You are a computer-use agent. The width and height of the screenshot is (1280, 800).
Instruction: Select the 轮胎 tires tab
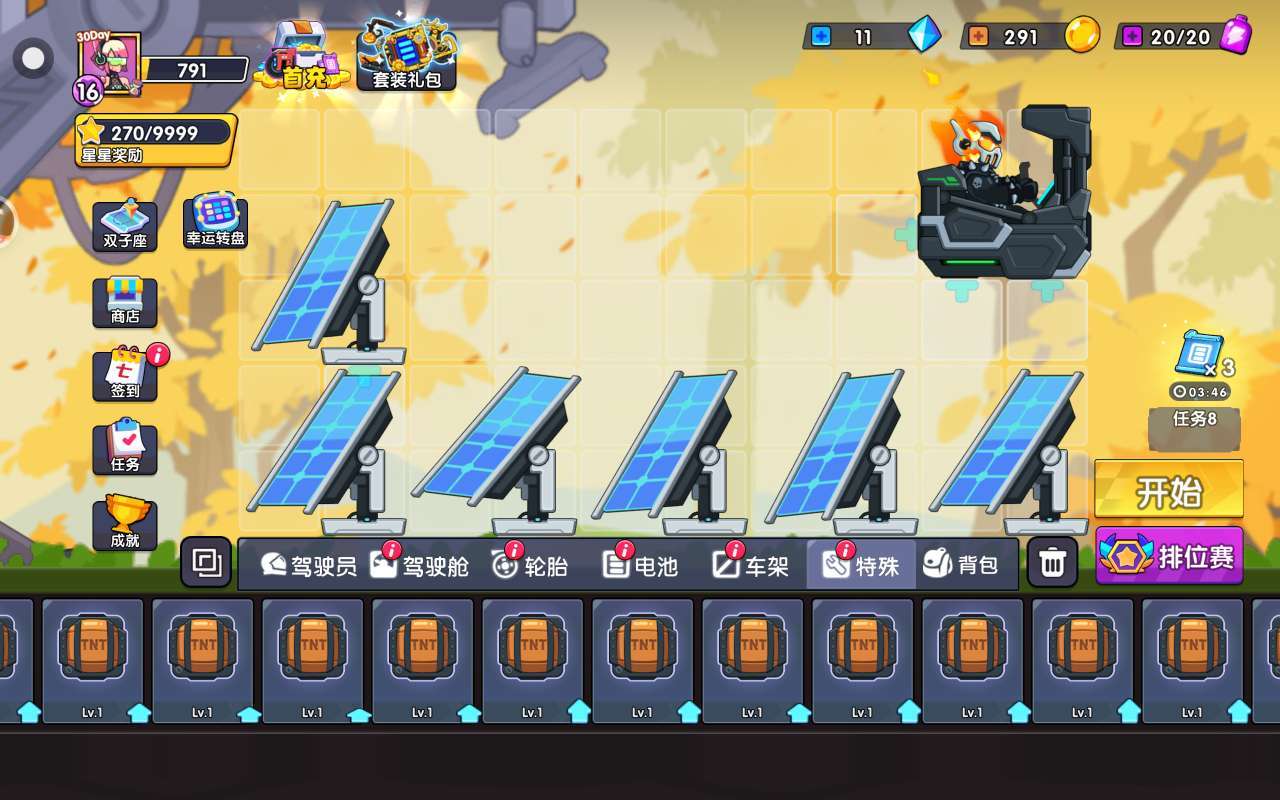point(530,565)
